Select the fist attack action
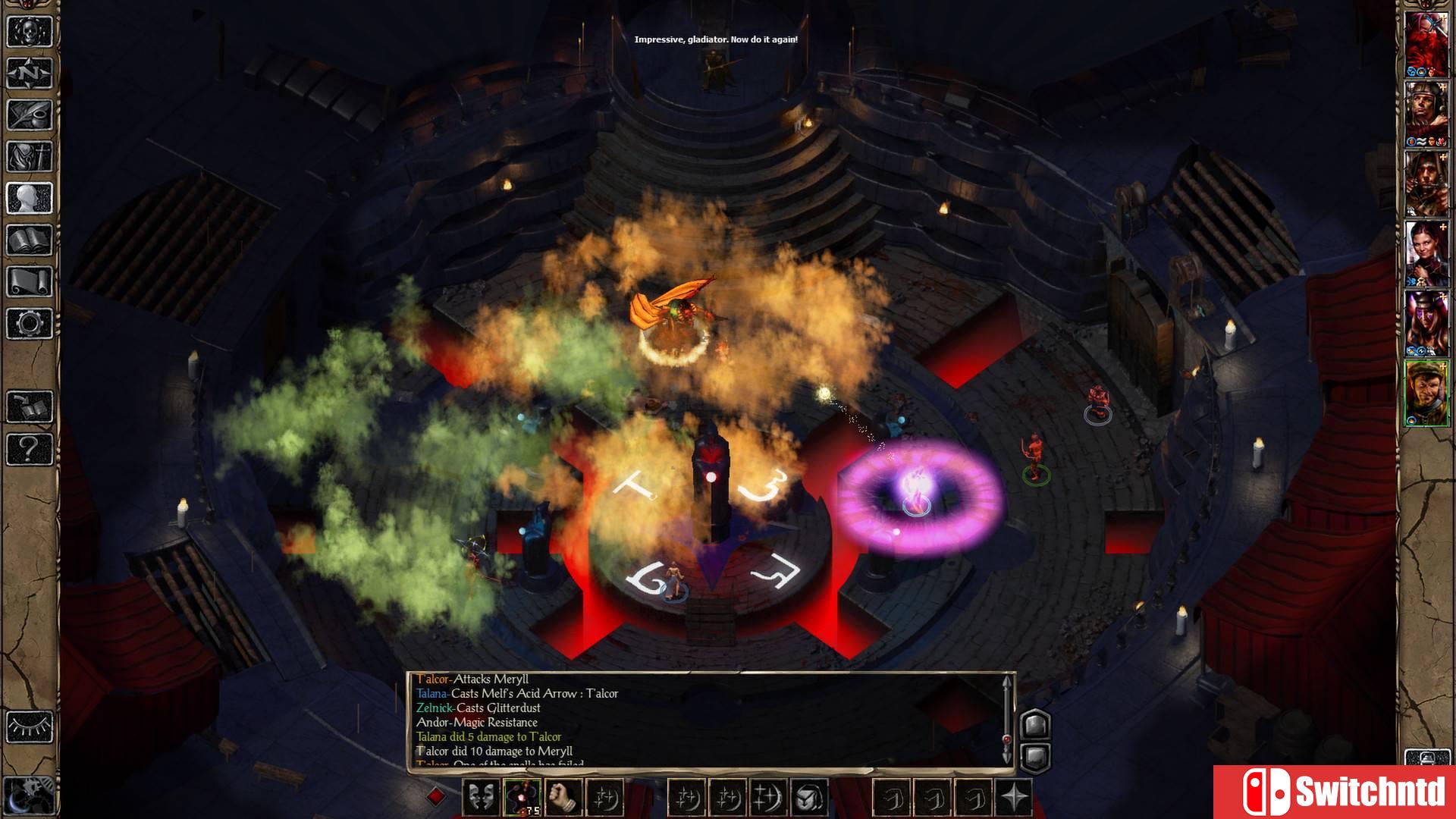The height and width of the screenshot is (819, 1456). tap(563, 795)
